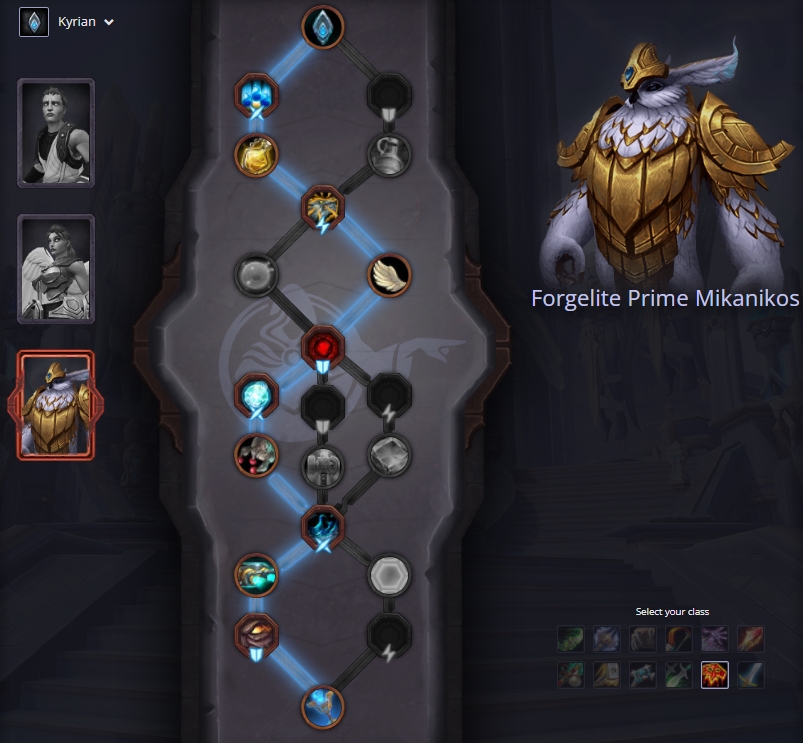Select the white wing trait node
The width and height of the screenshot is (803, 743).
click(x=389, y=275)
